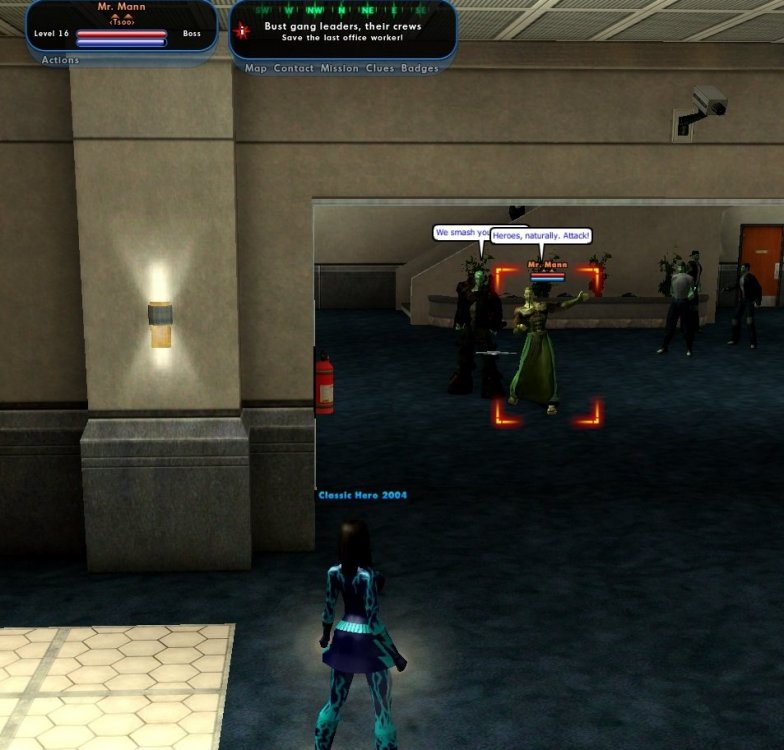784x750 pixels.
Task: Open the Badges window
Action: pos(420,69)
